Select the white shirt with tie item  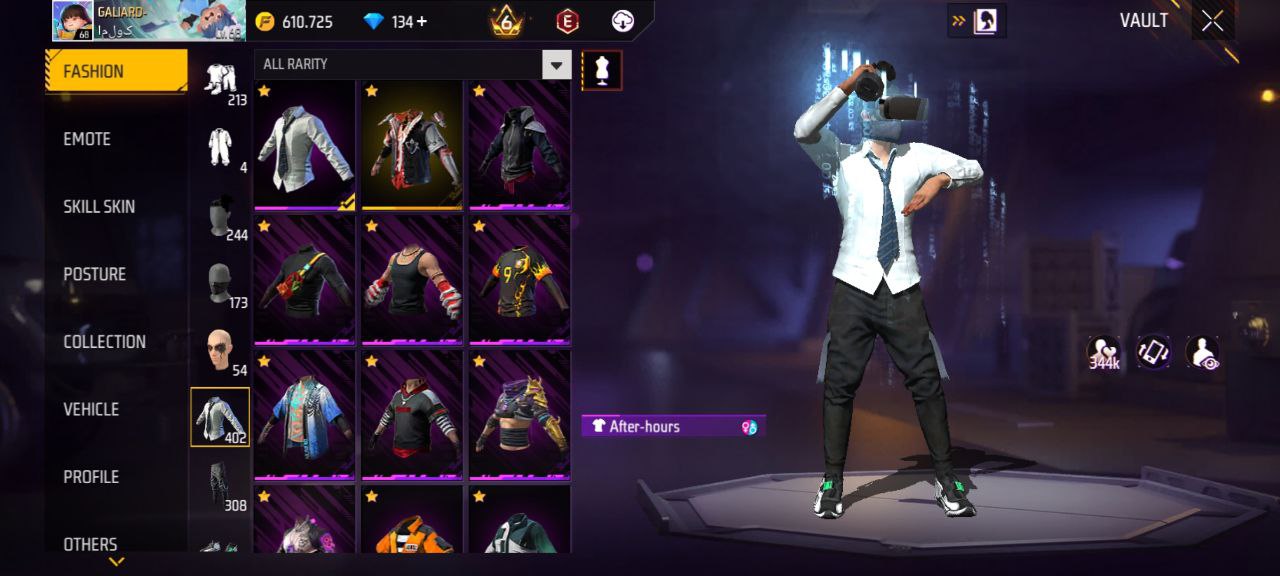pos(305,146)
